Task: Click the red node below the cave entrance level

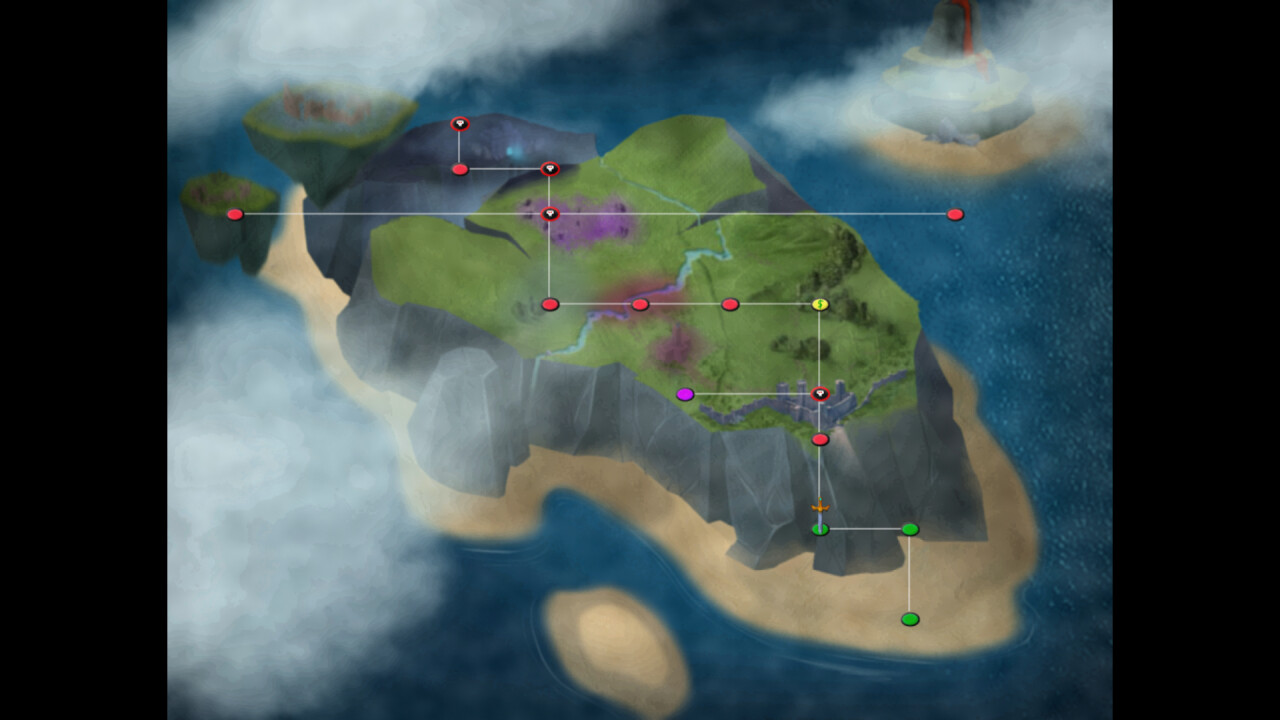Action: [460, 168]
